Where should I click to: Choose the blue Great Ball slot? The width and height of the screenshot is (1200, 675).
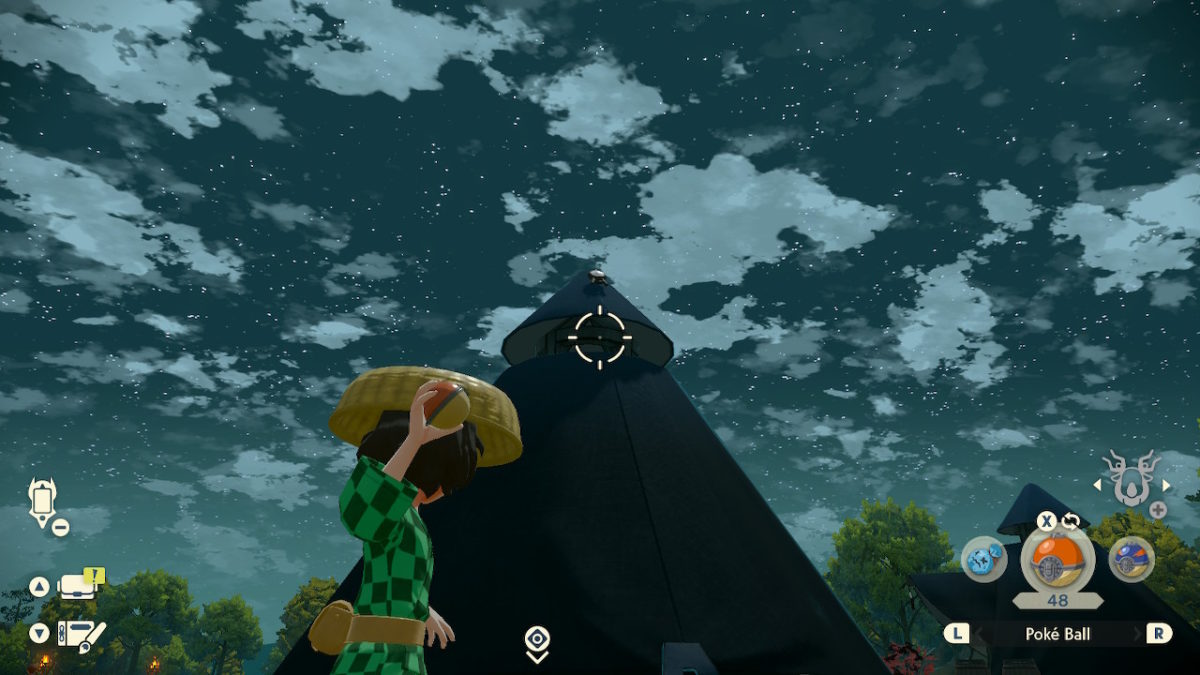pos(1131,558)
